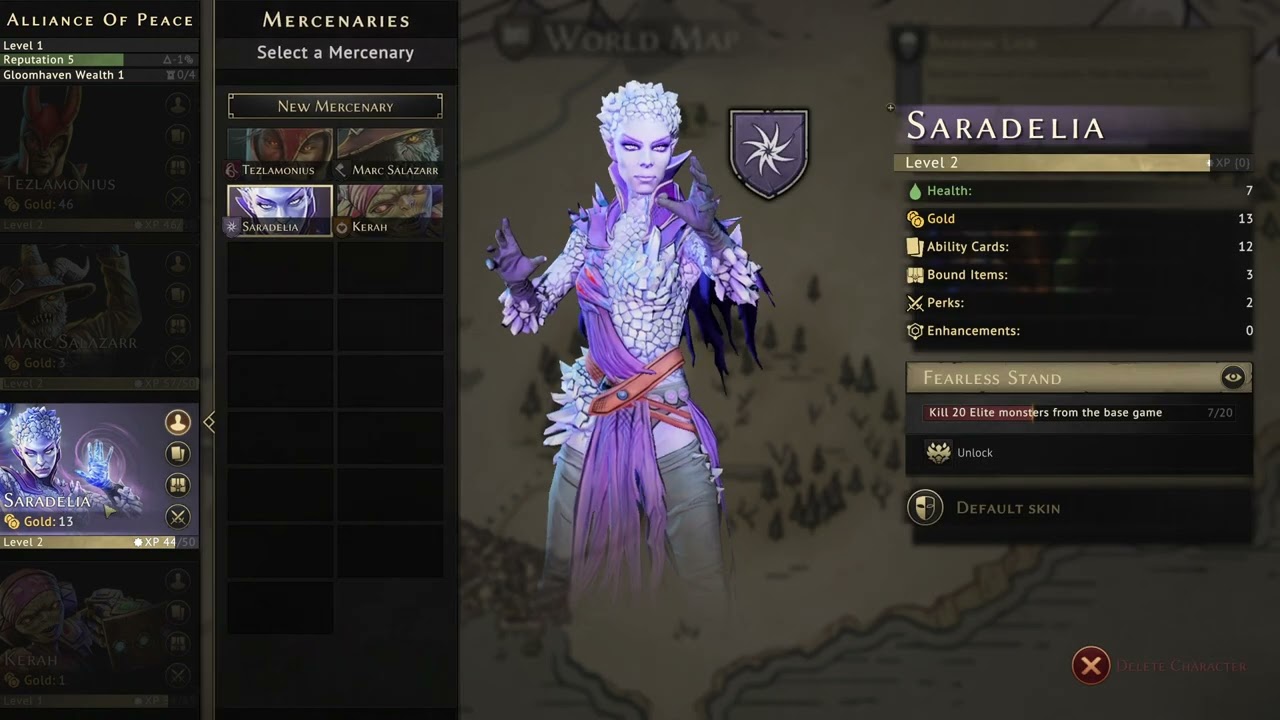Collapse the mercenaries panel with the side chevron
The image size is (1280, 720).
[210, 422]
